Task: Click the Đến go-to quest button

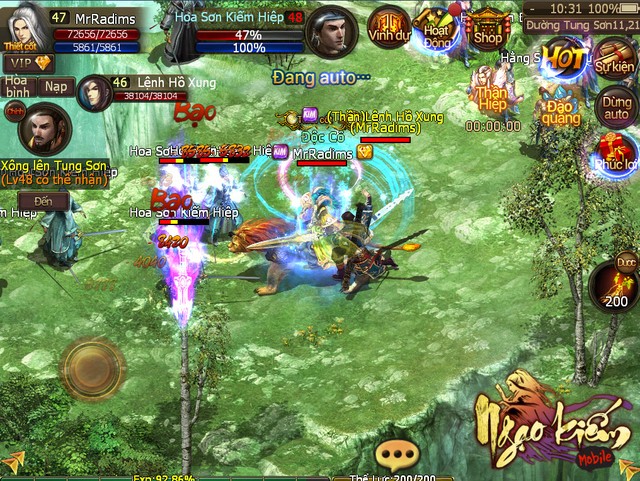Action: point(43,201)
